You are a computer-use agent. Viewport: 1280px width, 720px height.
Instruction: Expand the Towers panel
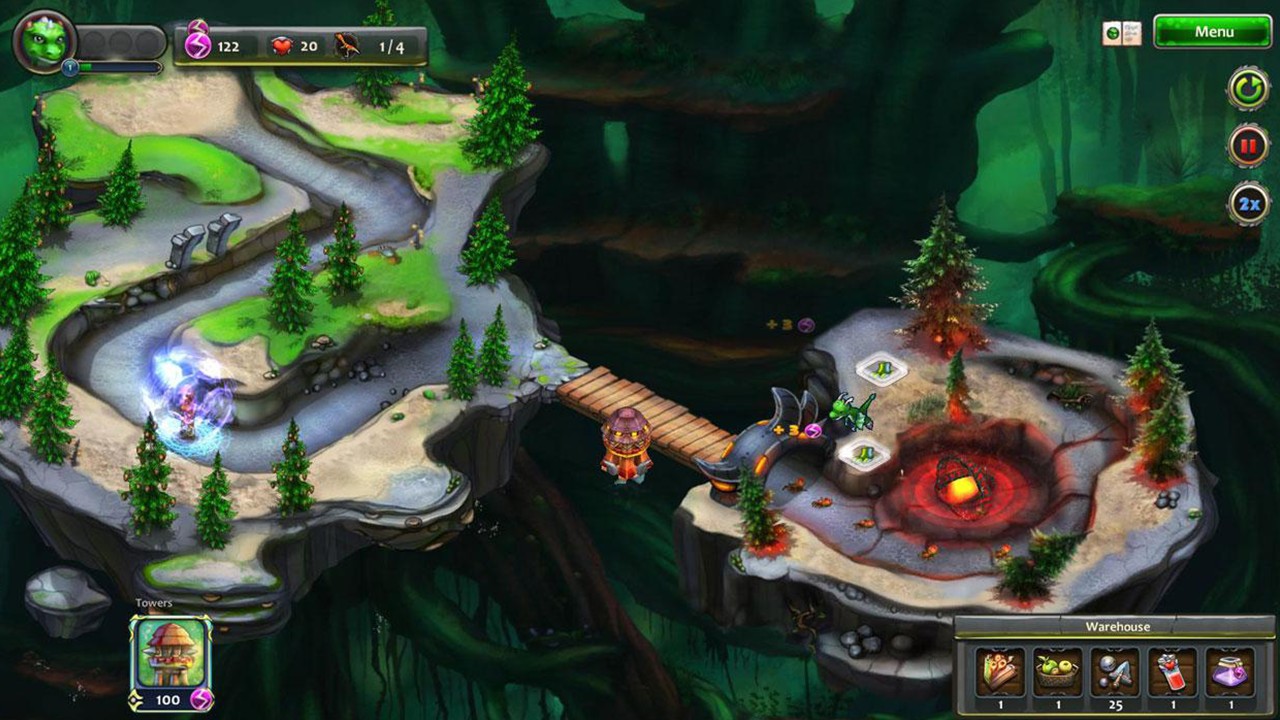152,602
